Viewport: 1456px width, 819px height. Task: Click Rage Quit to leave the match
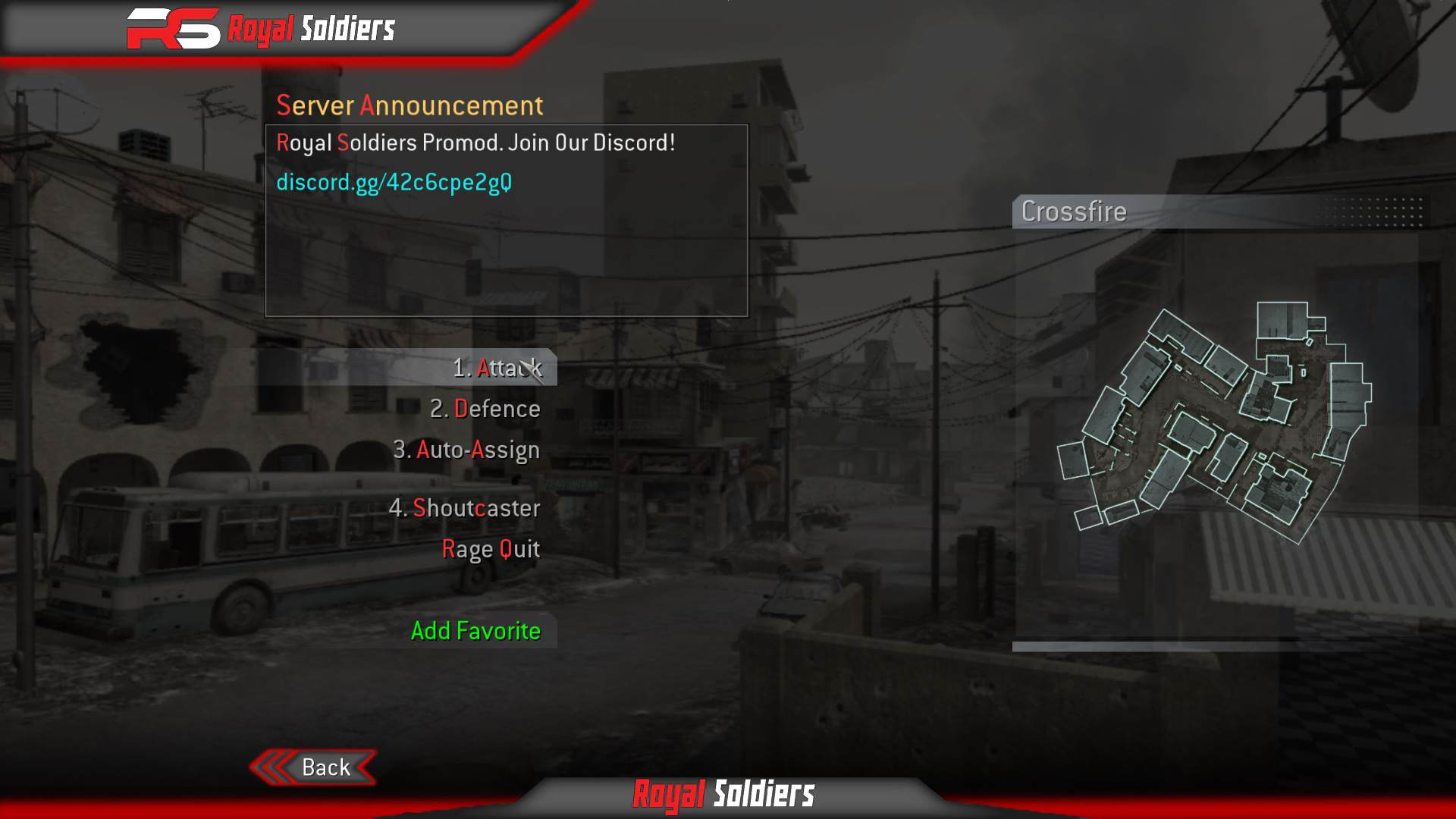pyautogui.click(x=491, y=549)
